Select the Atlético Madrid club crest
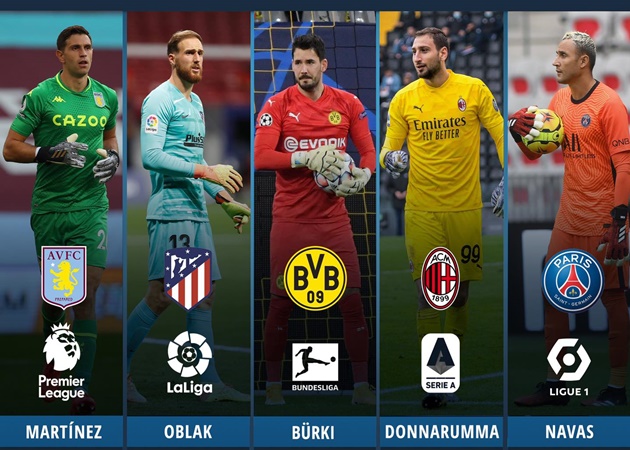 [189, 278]
